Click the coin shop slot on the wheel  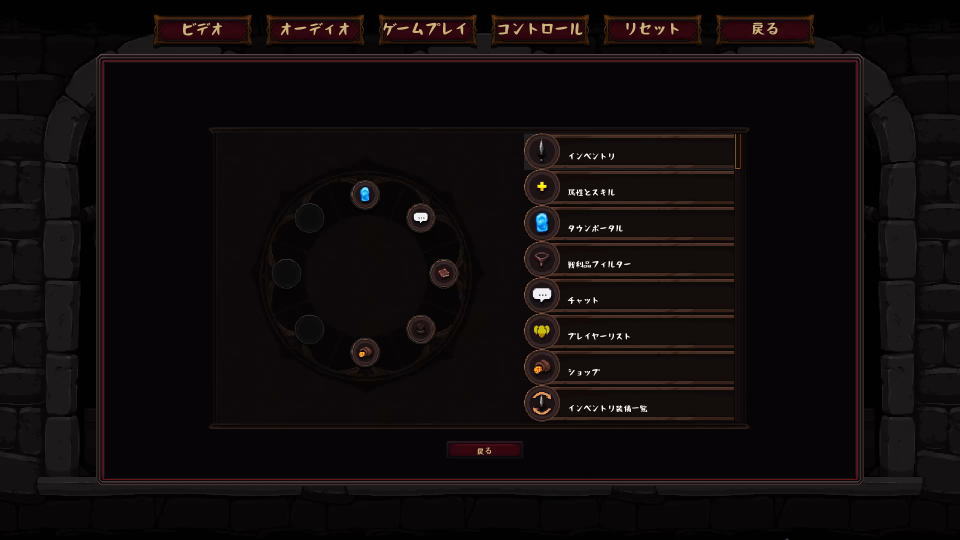[365, 352]
